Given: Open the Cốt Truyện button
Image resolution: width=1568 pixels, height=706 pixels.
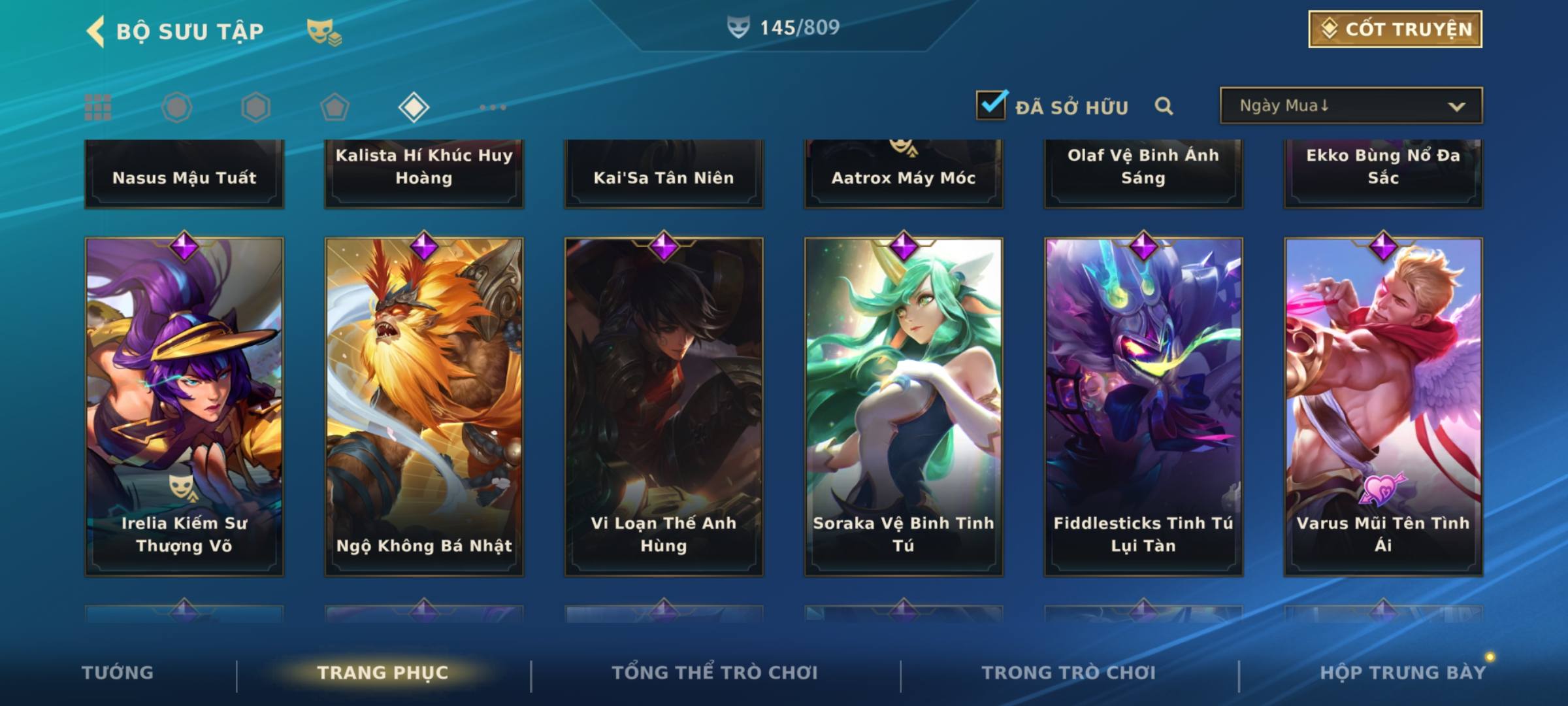Looking at the screenshot, I should [x=1395, y=29].
